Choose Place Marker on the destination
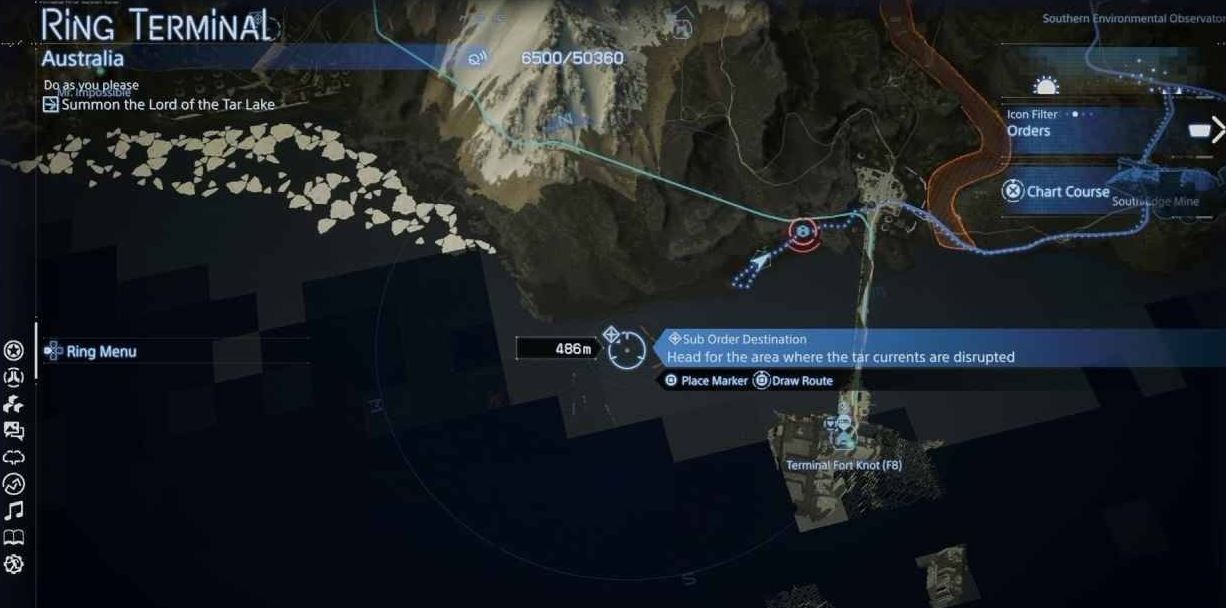Image resolution: width=1226 pixels, height=608 pixels. [x=705, y=381]
